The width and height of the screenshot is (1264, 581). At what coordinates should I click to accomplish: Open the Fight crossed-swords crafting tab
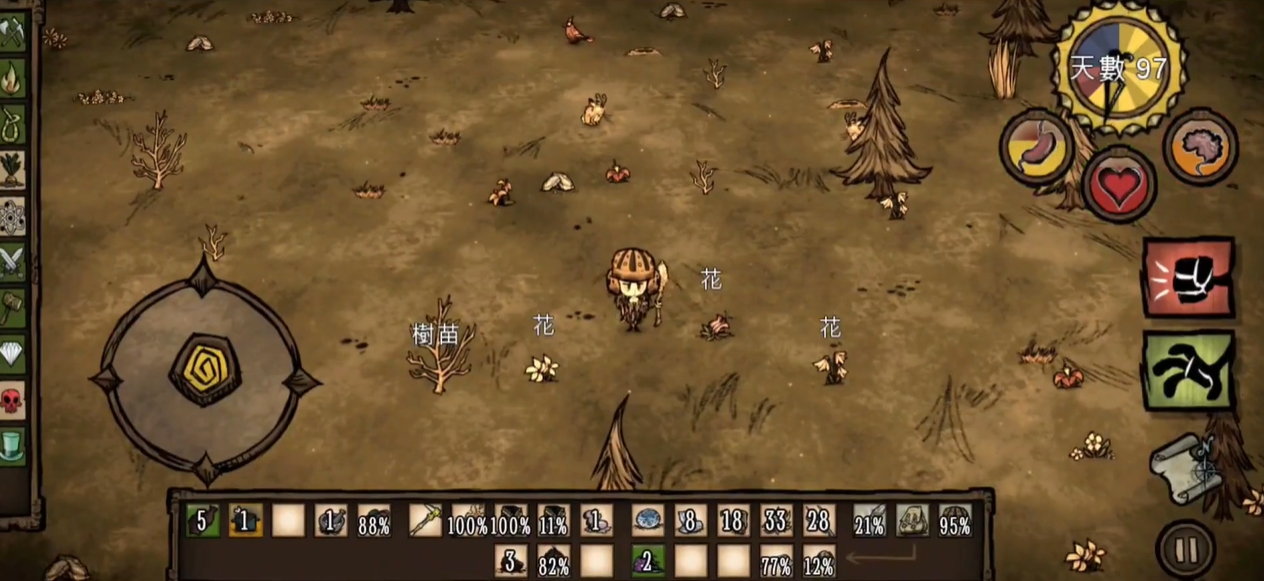(12, 262)
